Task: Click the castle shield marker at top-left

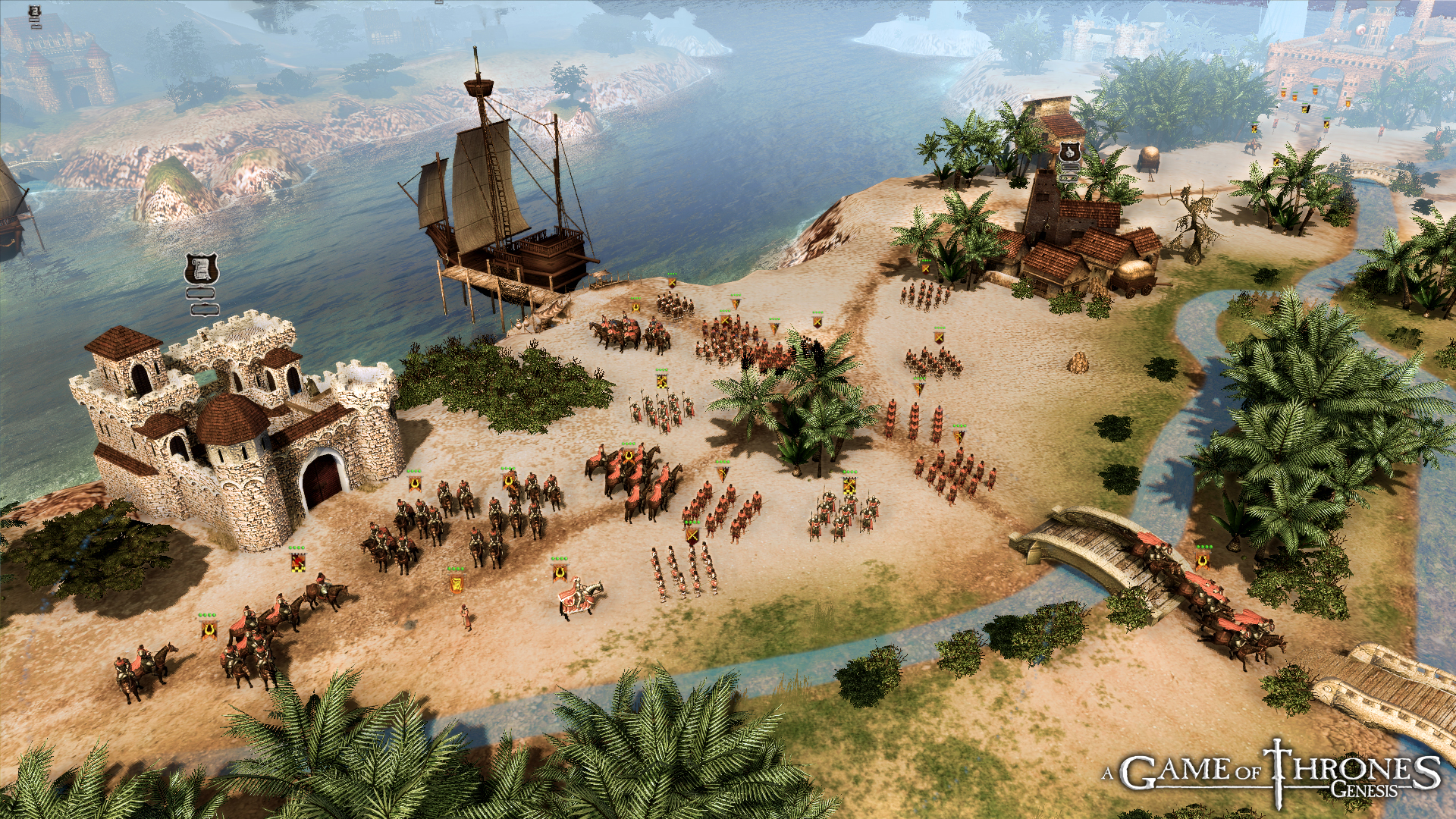Action: pyautogui.click(x=35, y=11)
